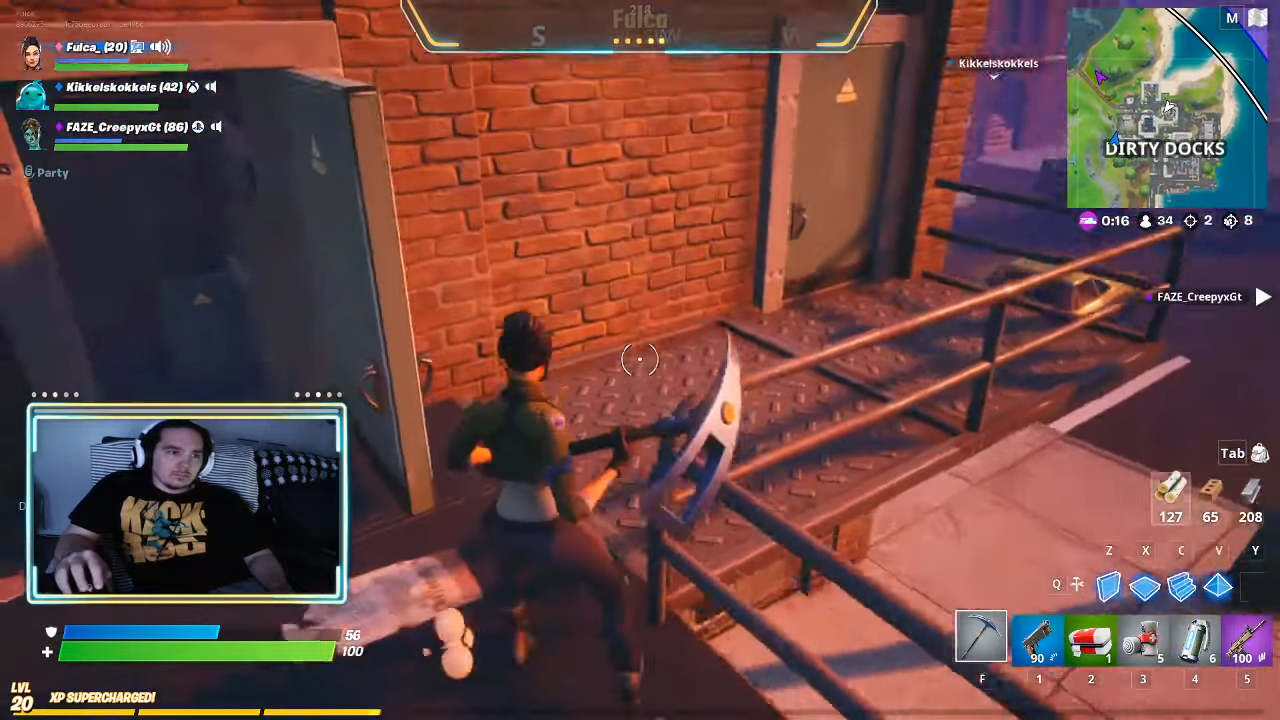Select the pyramid roof building piece
The image size is (1280, 720).
pyautogui.click(x=1218, y=587)
